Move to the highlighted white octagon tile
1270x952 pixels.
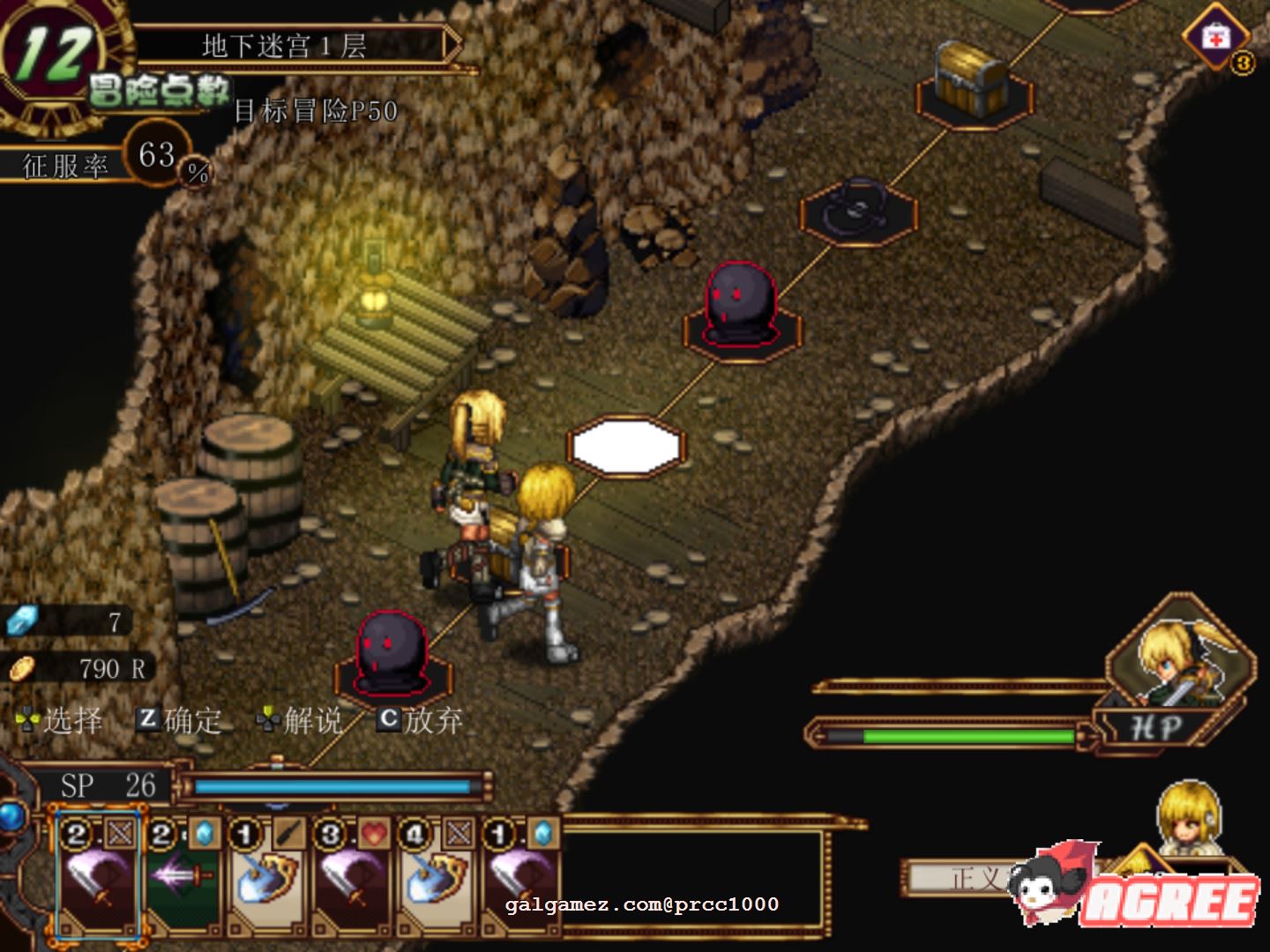[x=626, y=446]
